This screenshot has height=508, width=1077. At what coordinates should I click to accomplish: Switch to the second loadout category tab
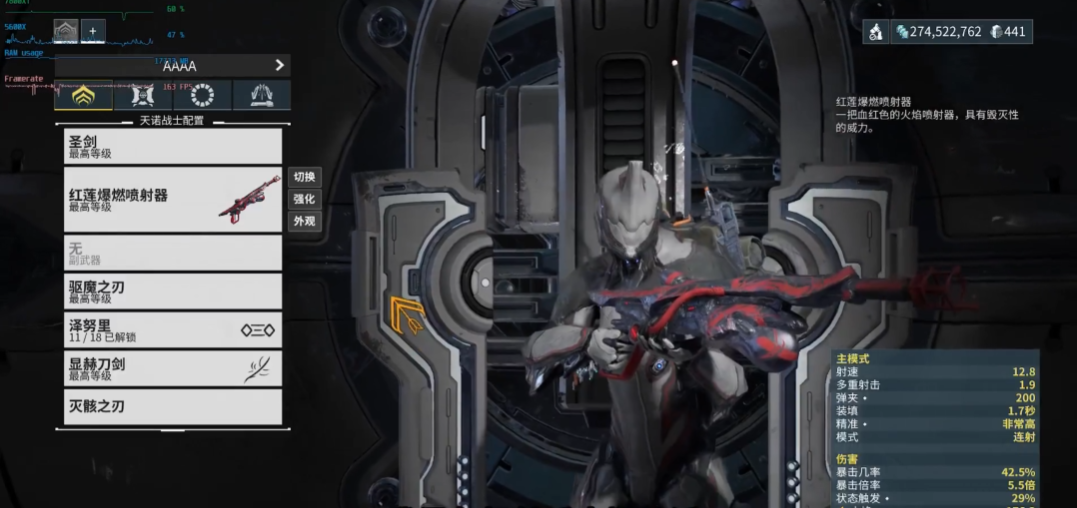(142, 96)
